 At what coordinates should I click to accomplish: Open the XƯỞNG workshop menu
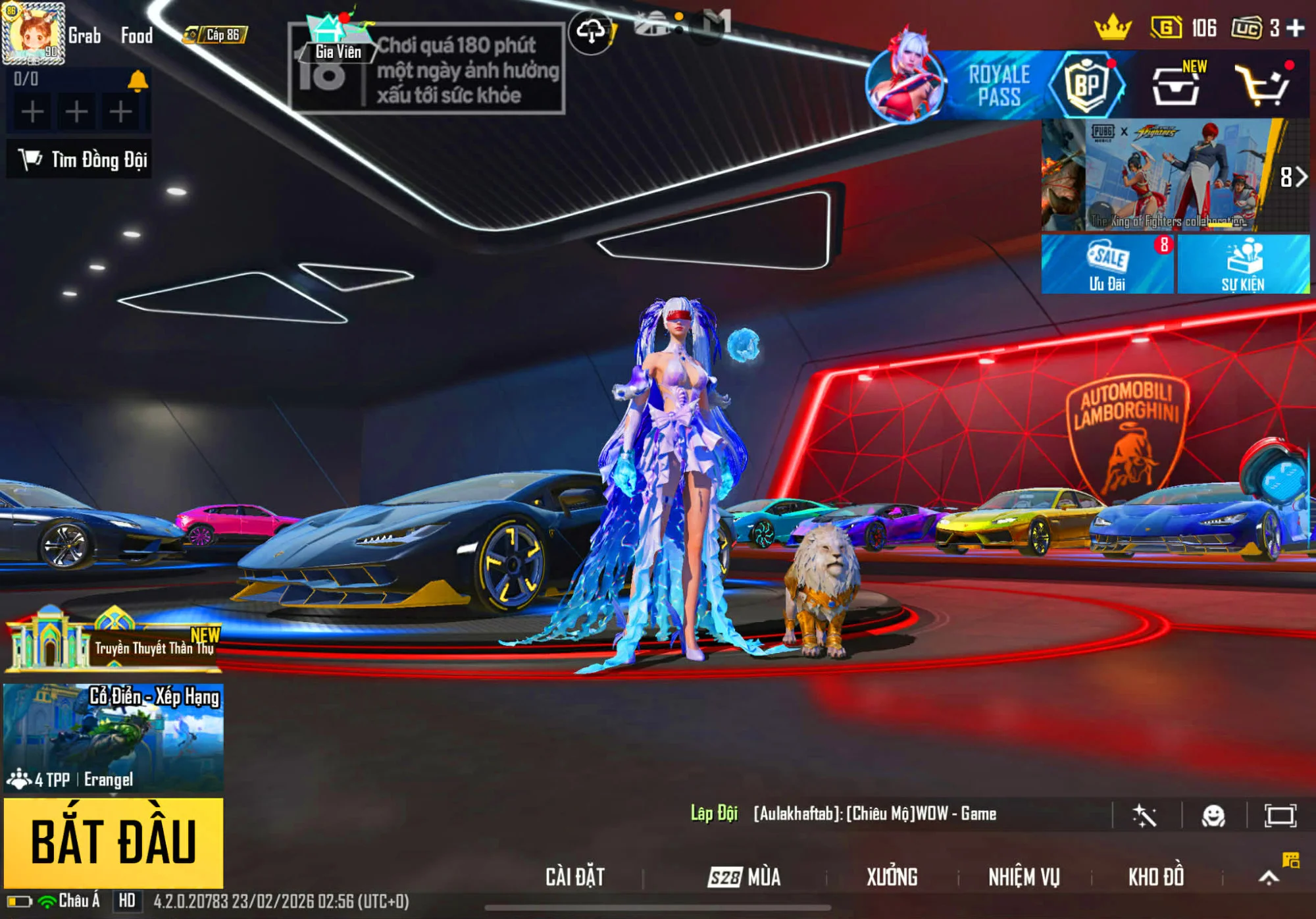[892, 877]
